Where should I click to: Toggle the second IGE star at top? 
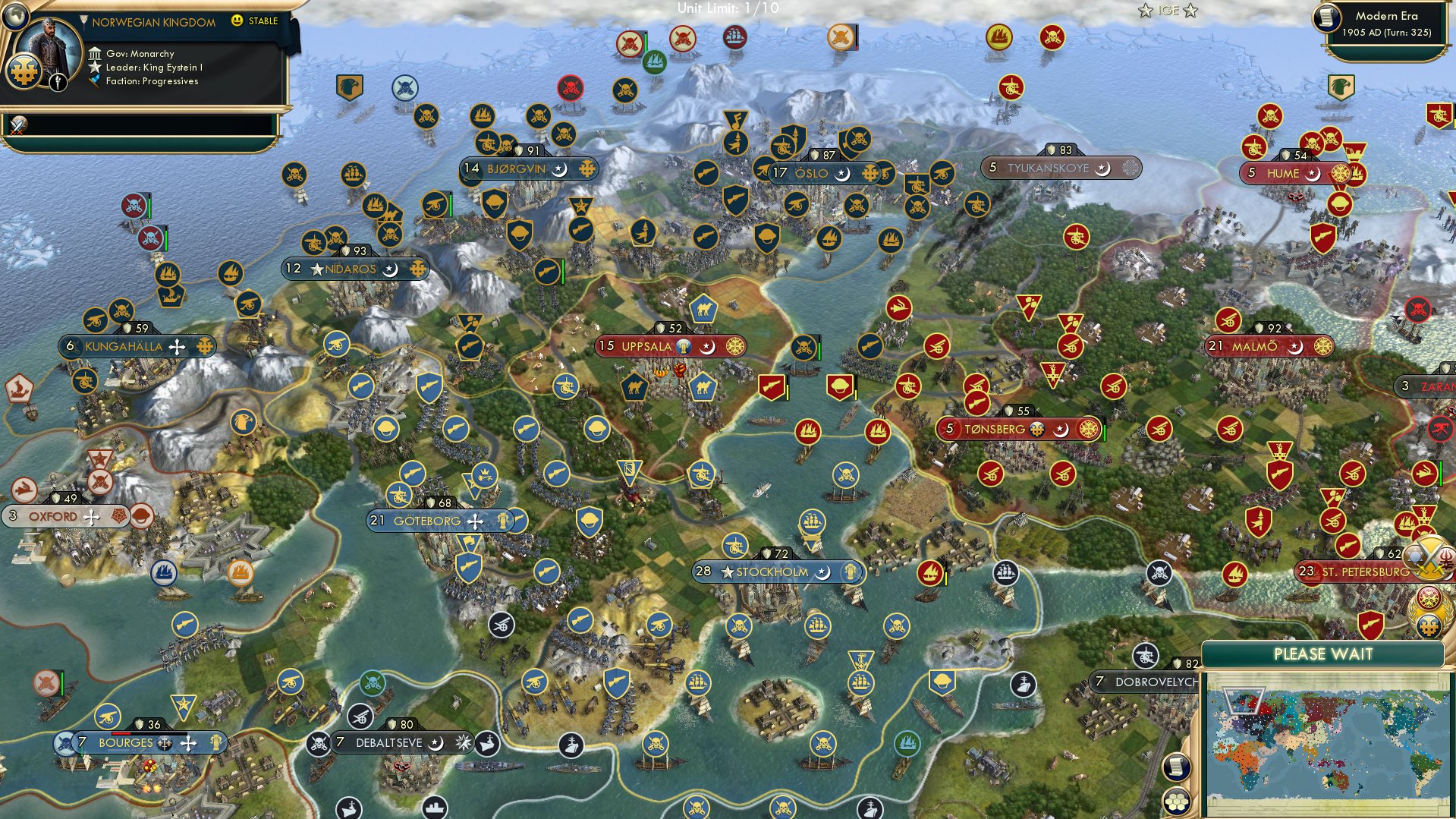[x=1190, y=11]
